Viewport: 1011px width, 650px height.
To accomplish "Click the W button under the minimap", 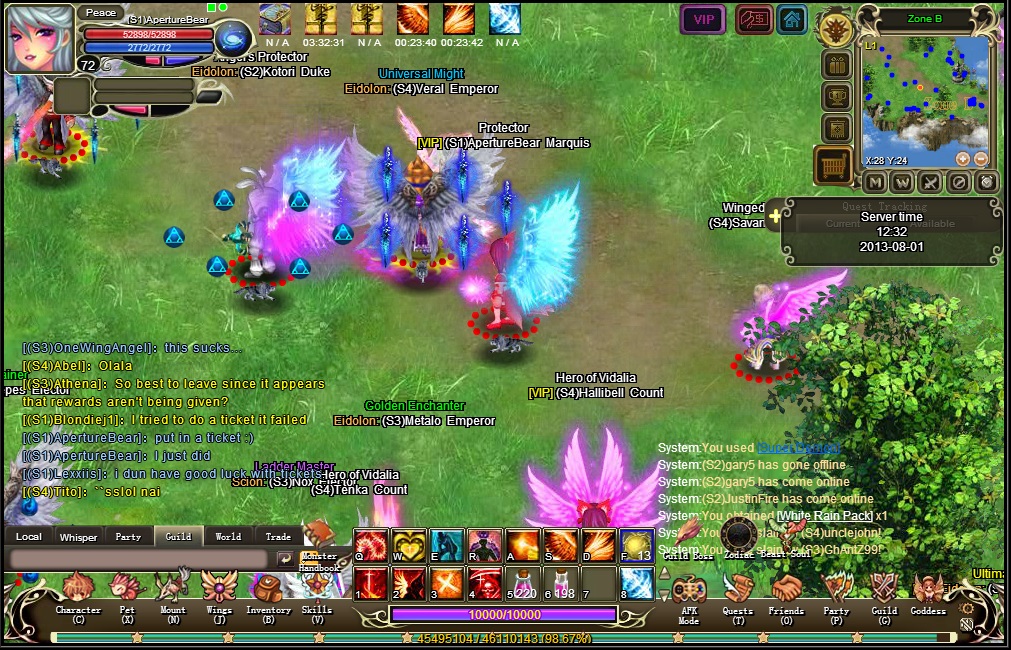I will (x=902, y=183).
